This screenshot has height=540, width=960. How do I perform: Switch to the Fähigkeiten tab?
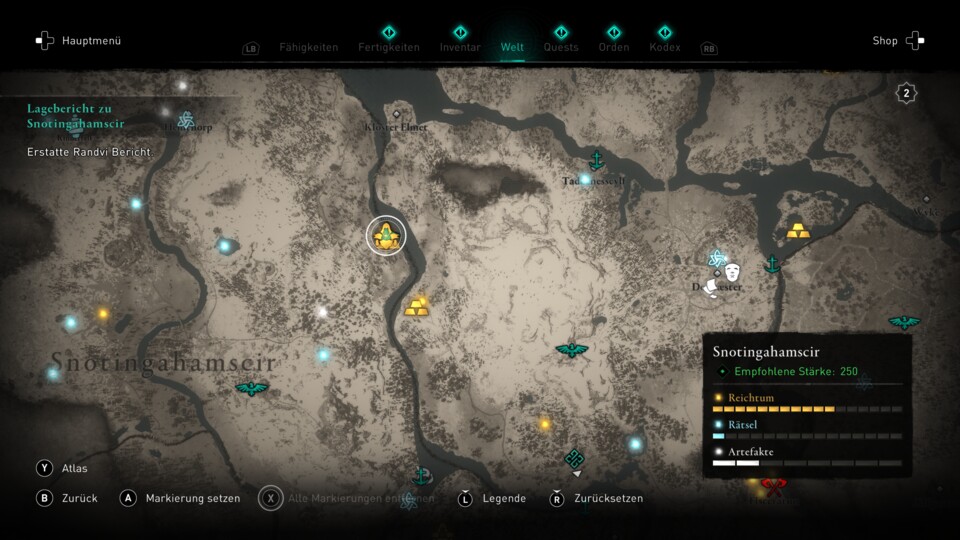coord(308,47)
